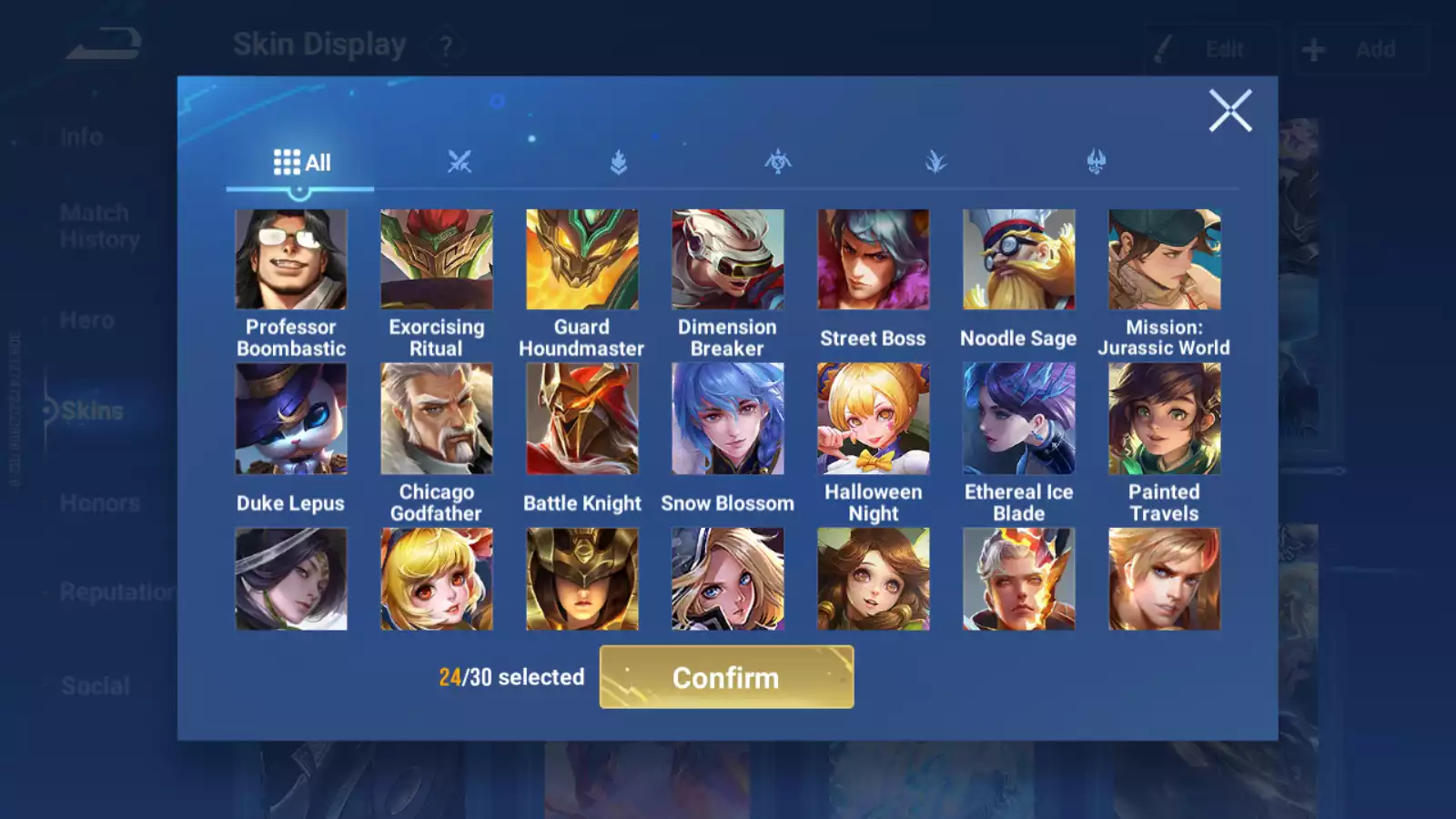Choose the Halloween Night skin

874,420
